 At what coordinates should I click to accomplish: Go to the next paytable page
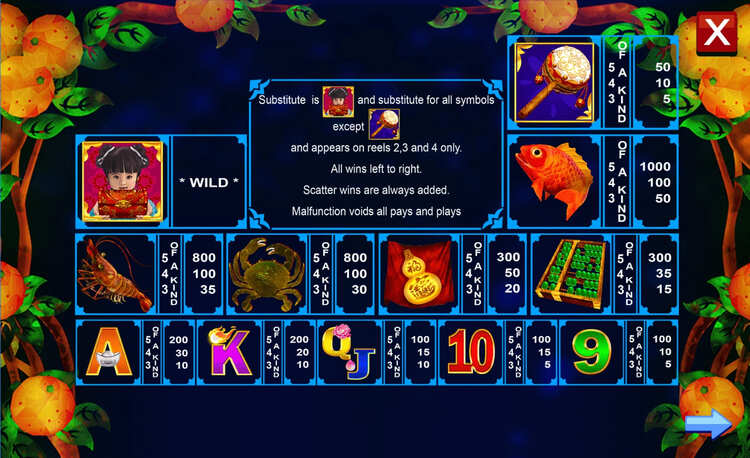[708, 426]
